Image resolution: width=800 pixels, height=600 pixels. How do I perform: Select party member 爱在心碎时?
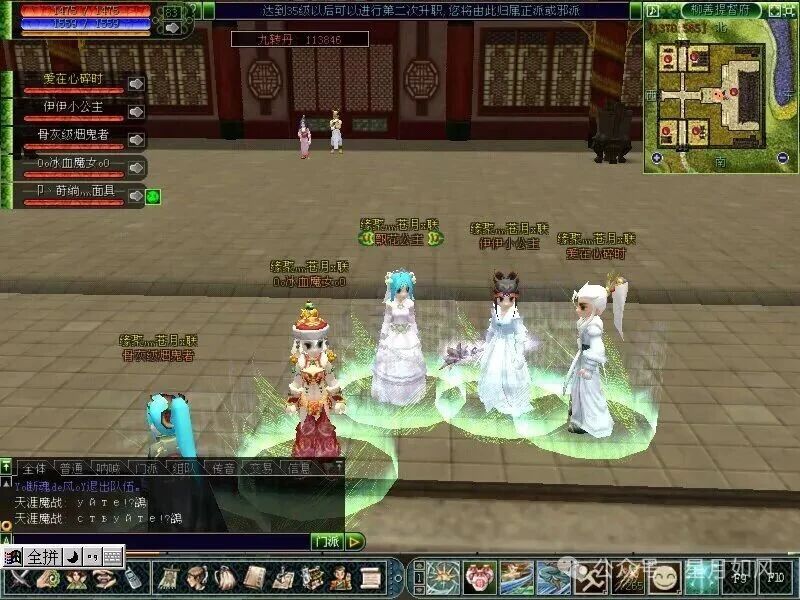coord(72,79)
